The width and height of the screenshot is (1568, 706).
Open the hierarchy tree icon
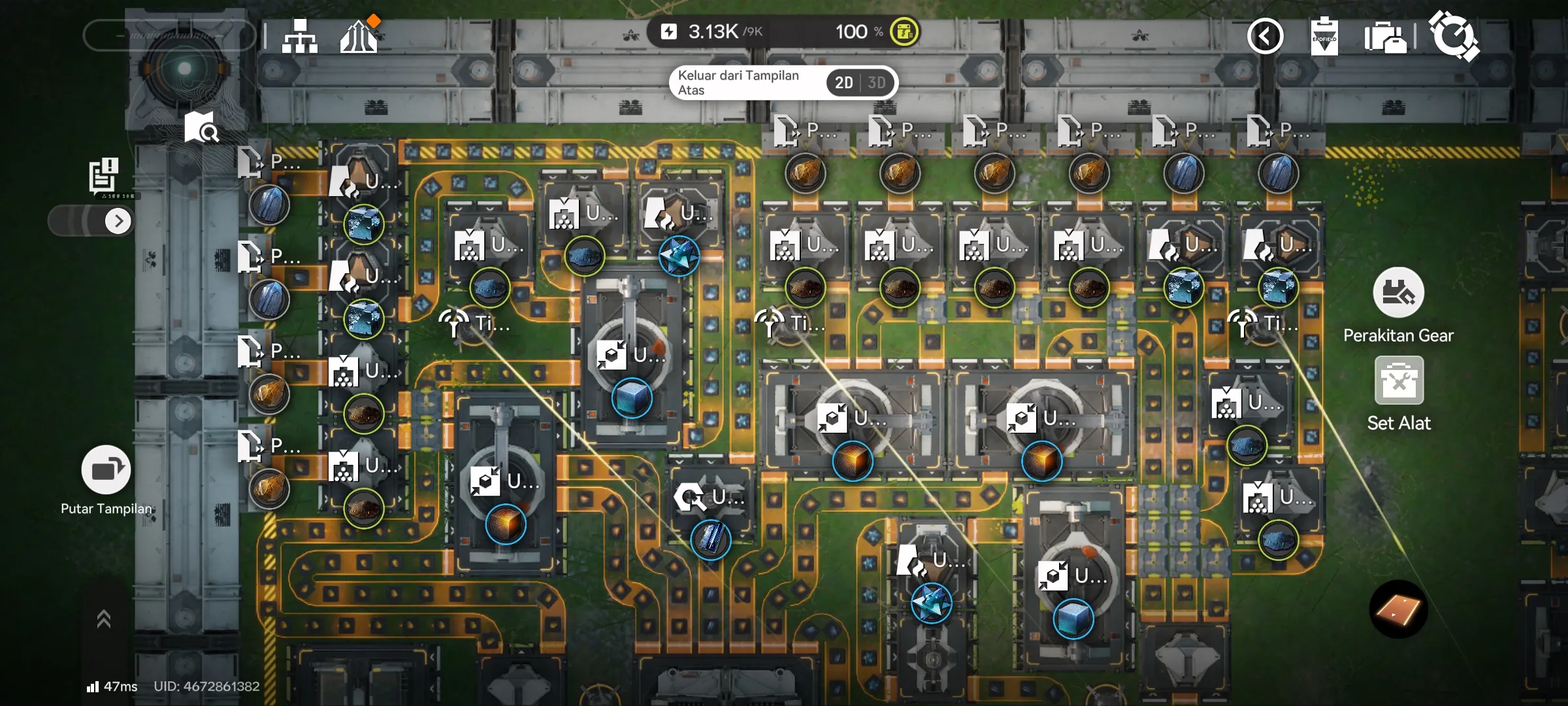[x=300, y=36]
